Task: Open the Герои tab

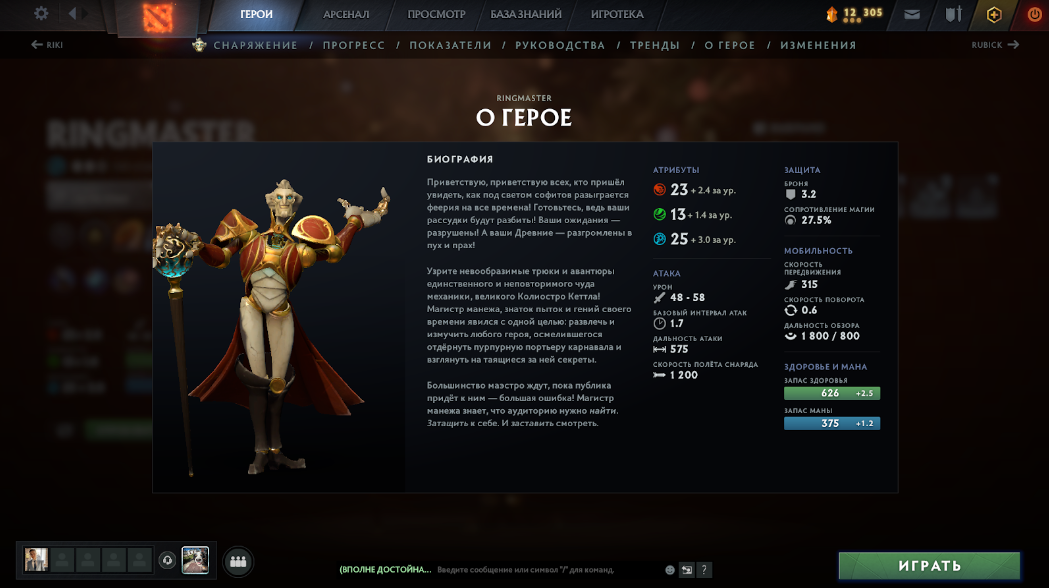Action: (x=257, y=15)
